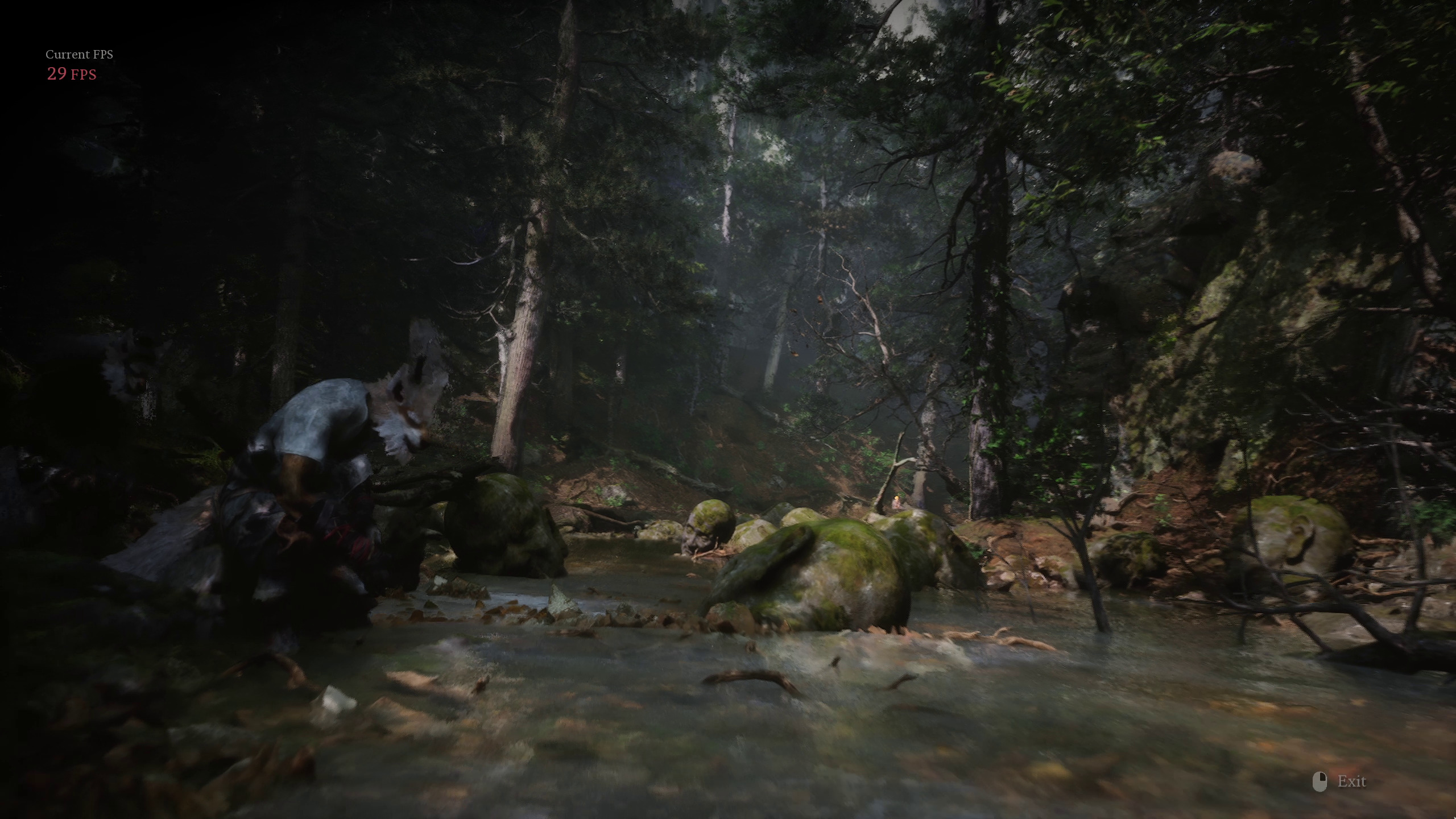Viewport: 1456px width, 819px height.
Task: Click the Current FPS label
Action: pyautogui.click(x=80, y=55)
